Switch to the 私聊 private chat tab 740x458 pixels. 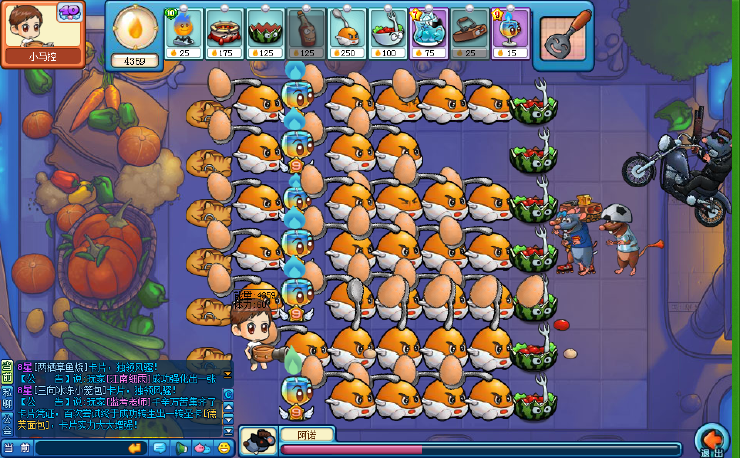[6, 398]
